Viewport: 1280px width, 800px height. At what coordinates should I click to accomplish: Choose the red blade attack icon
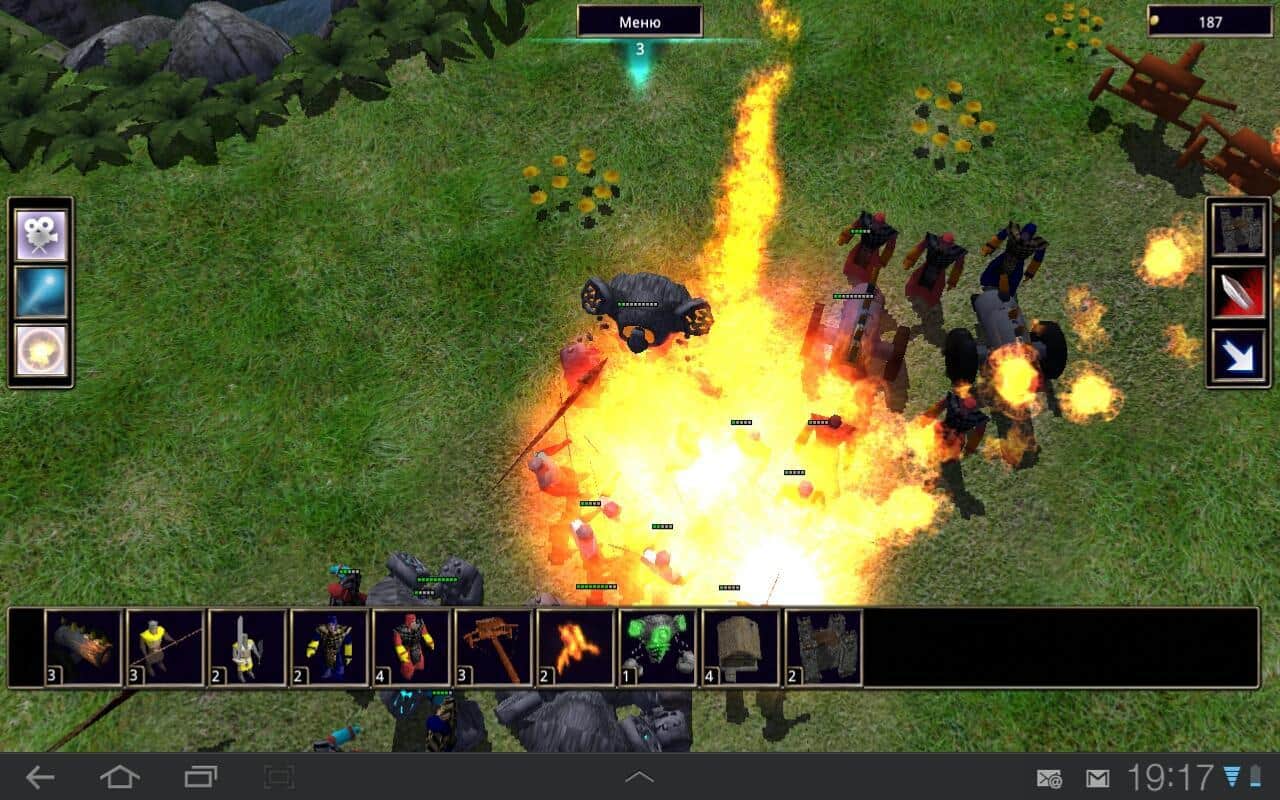pos(1238,292)
